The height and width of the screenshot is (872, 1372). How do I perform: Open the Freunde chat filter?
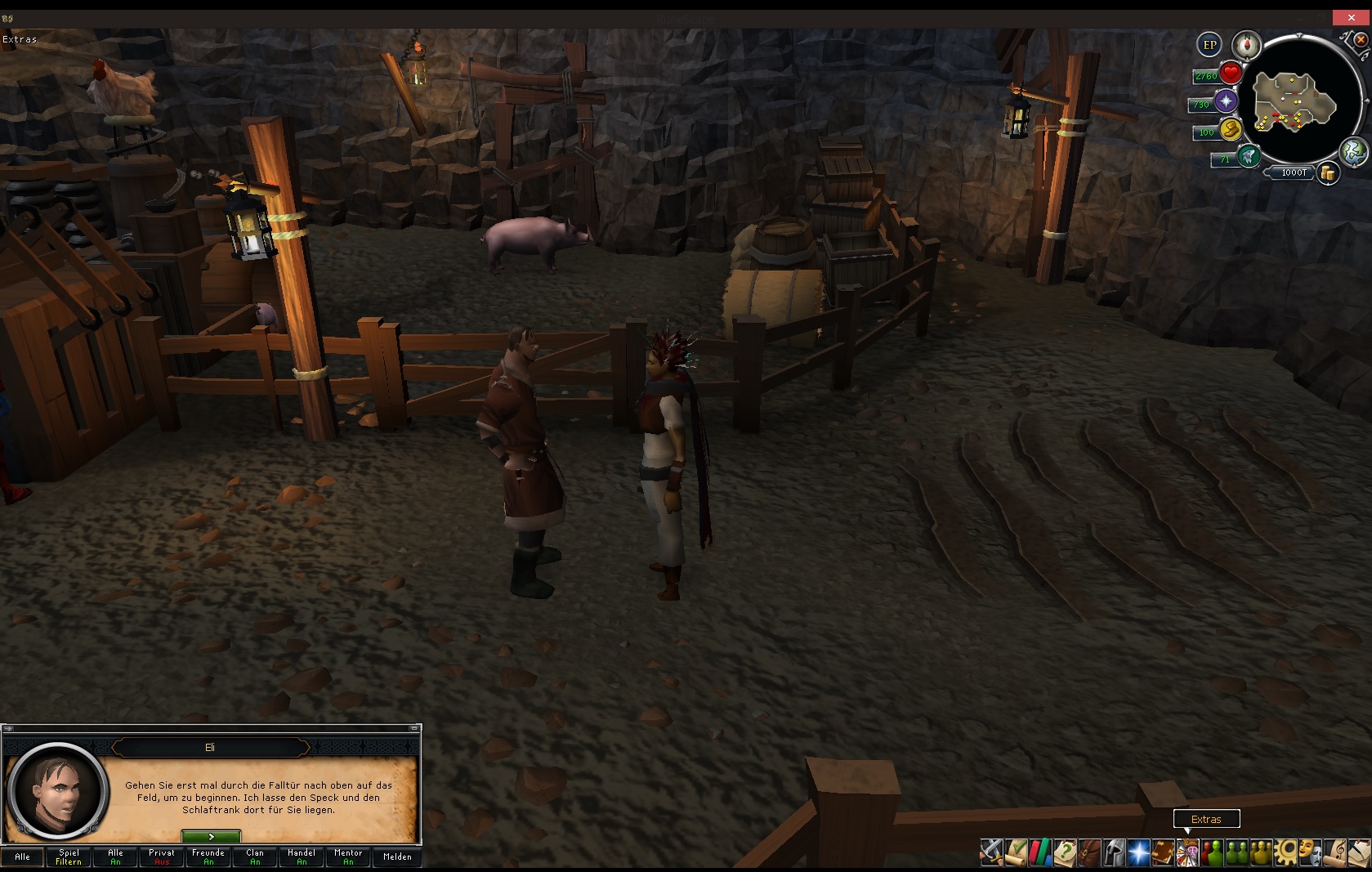[208, 856]
